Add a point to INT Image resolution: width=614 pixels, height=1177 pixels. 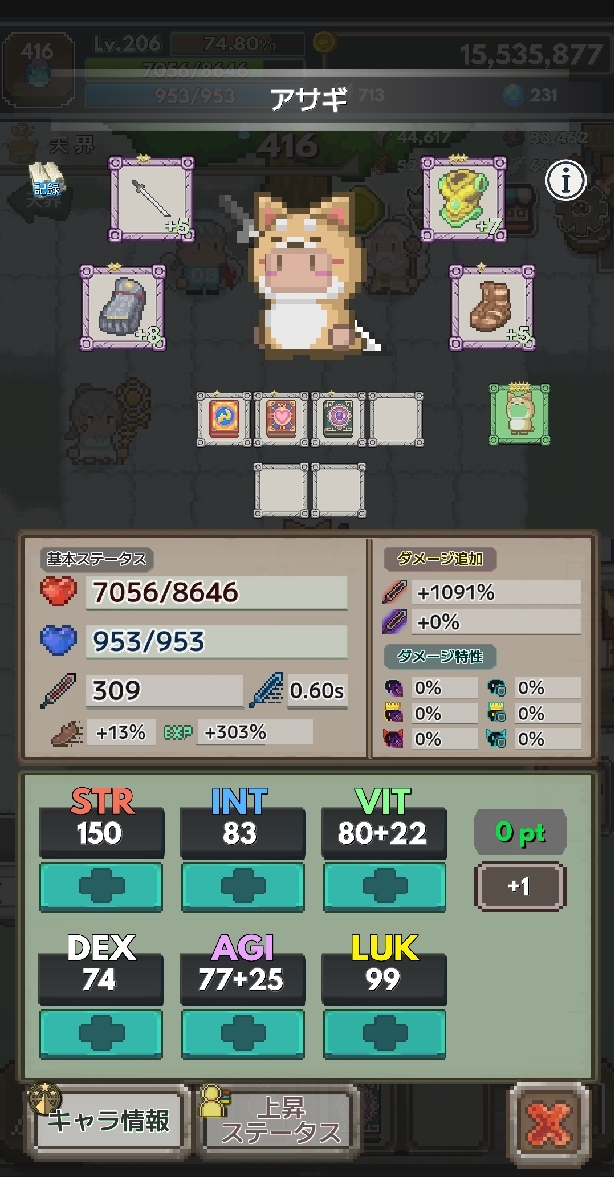click(x=242, y=887)
